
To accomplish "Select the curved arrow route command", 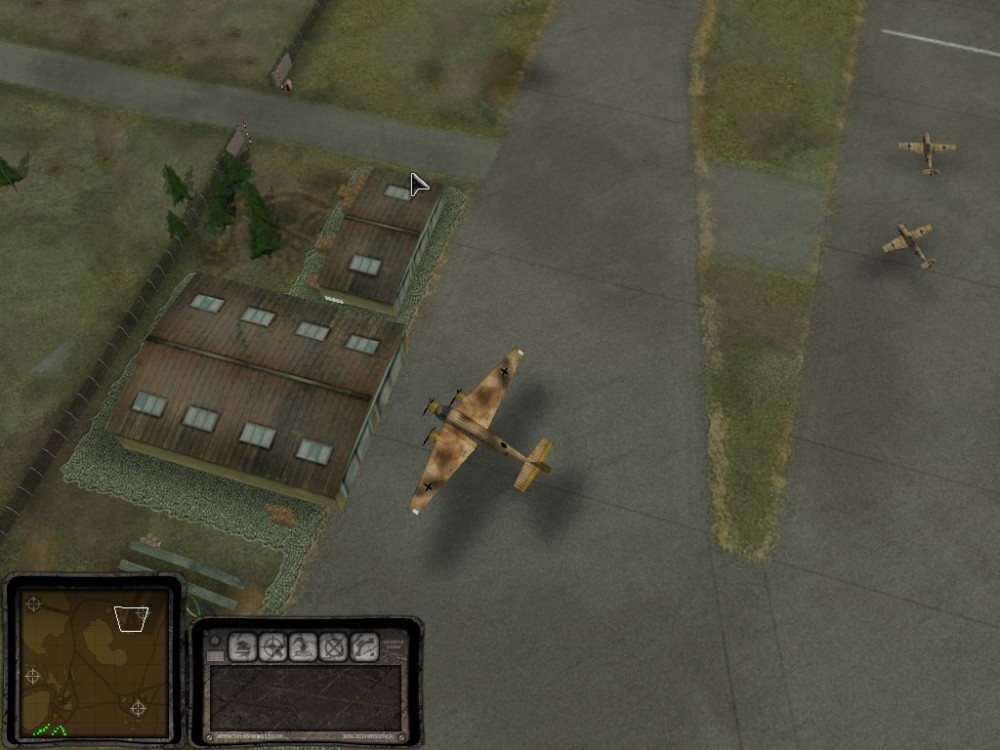I will pos(365,648).
